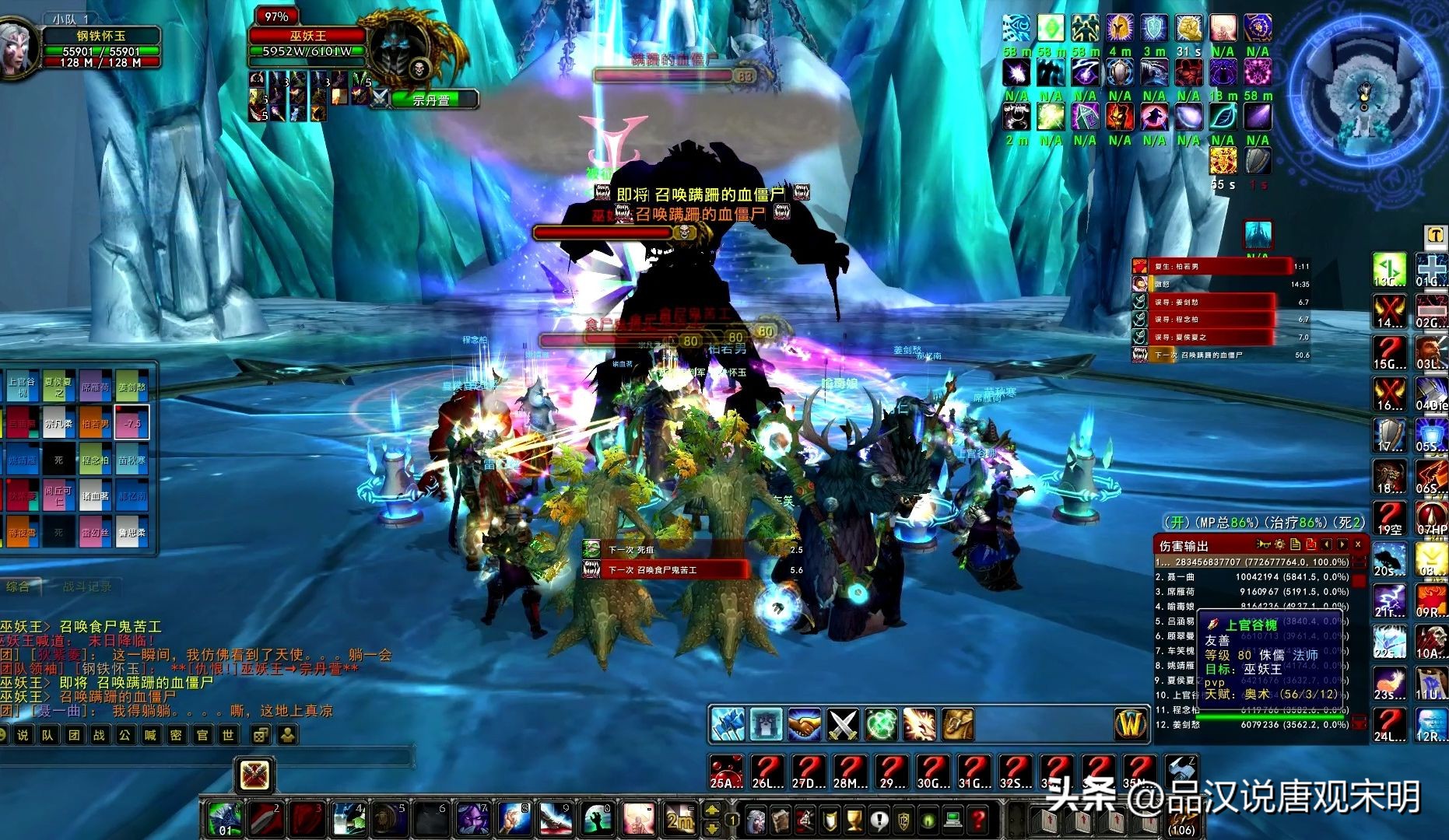Open the red question mark help button
The image size is (1449, 840).
[978, 820]
